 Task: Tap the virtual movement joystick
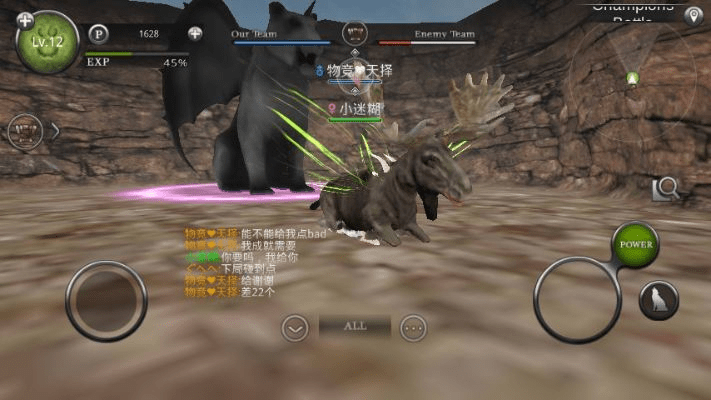106,301
